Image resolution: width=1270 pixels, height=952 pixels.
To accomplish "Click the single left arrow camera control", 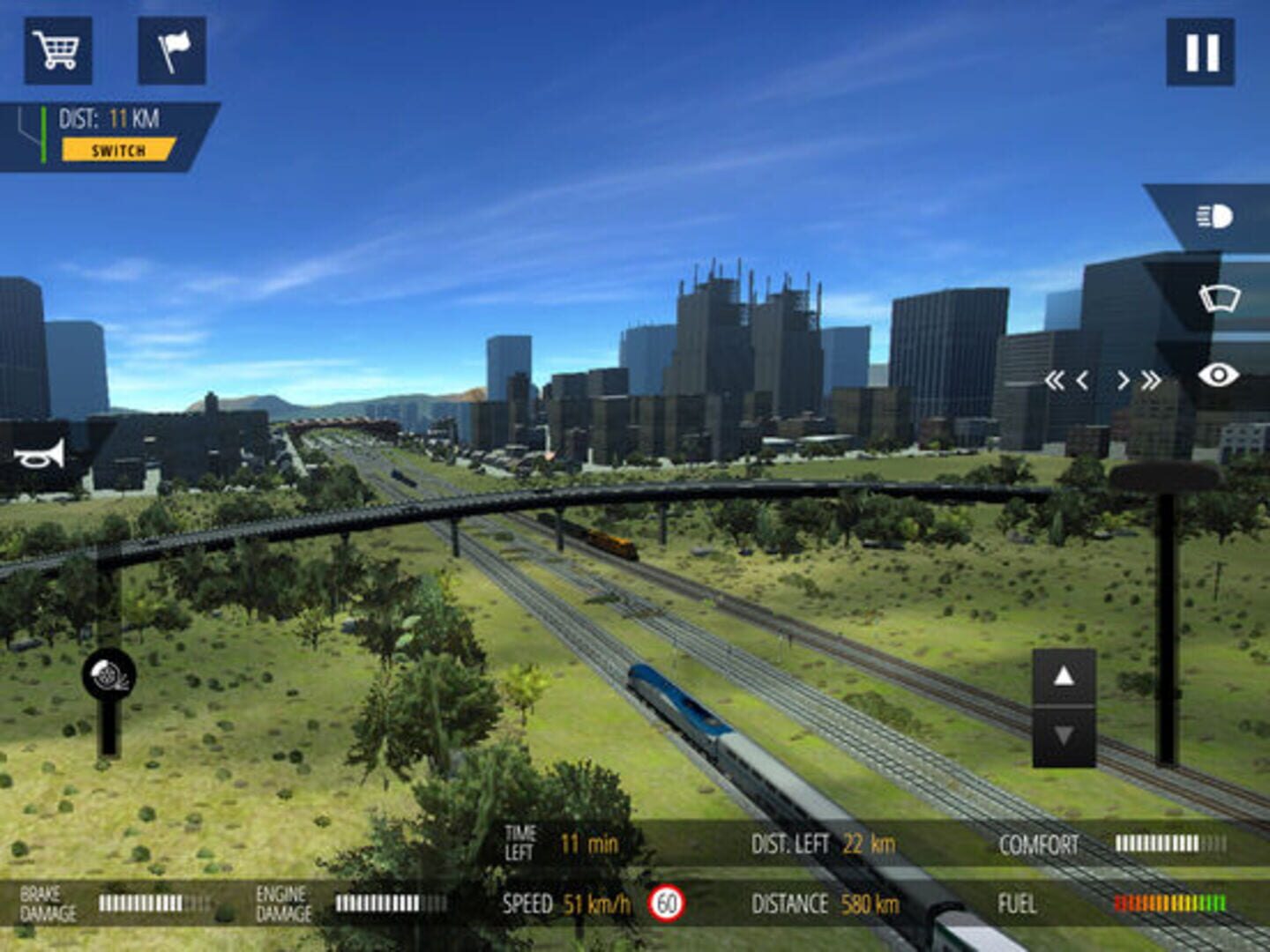I will point(1082,381).
